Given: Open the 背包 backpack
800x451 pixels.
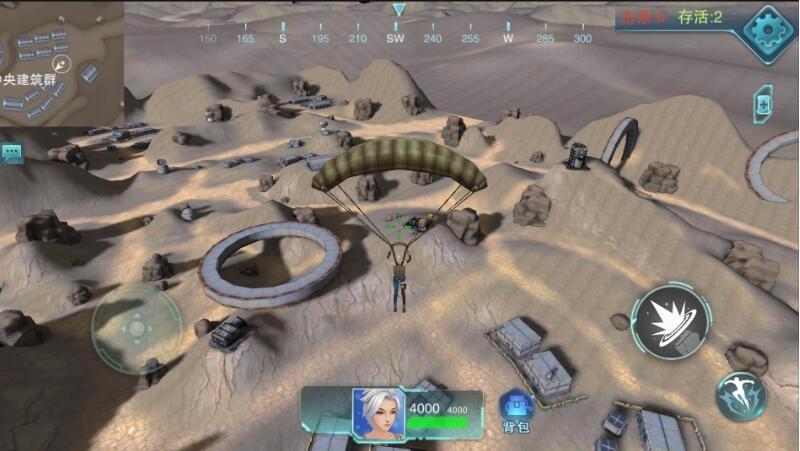Looking at the screenshot, I should tap(515, 410).
